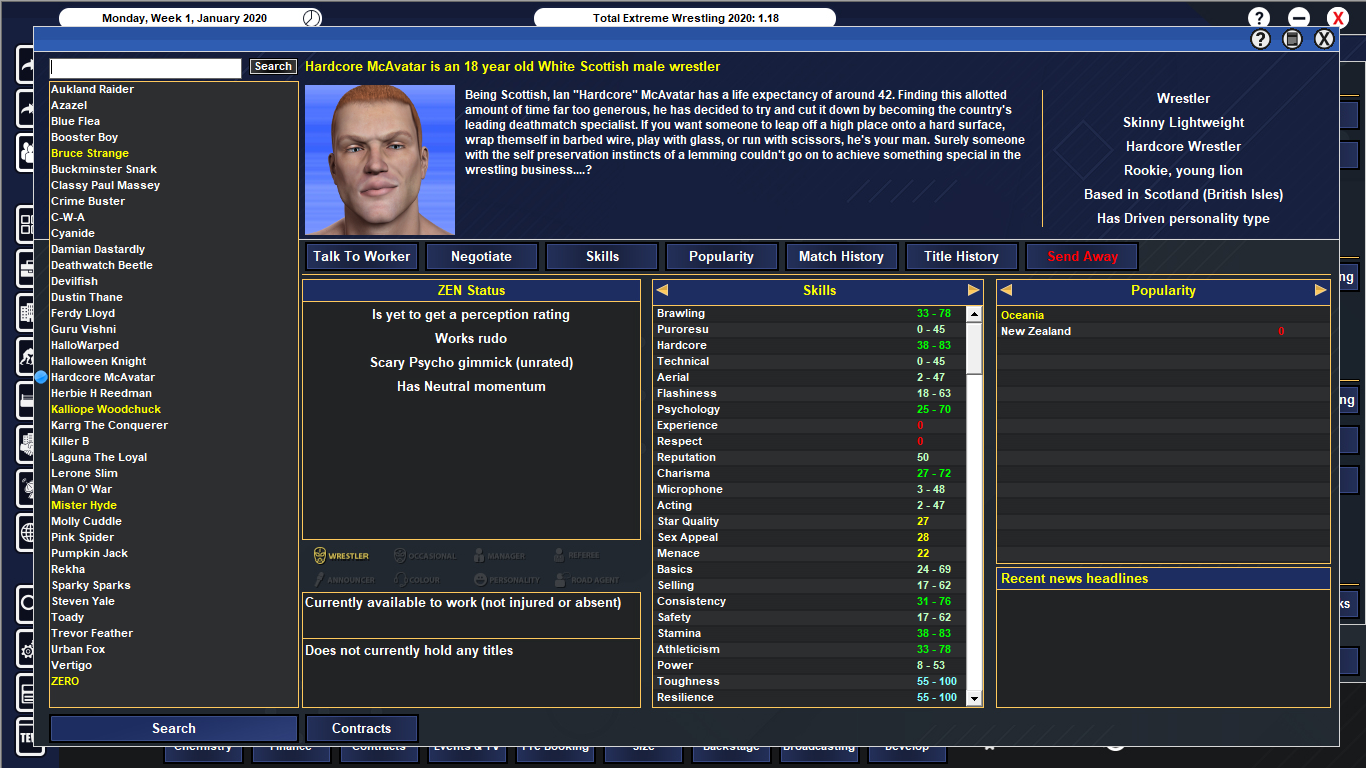Switch to the Match History view
Screen dimensions: 1366x768
click(841, 256)
